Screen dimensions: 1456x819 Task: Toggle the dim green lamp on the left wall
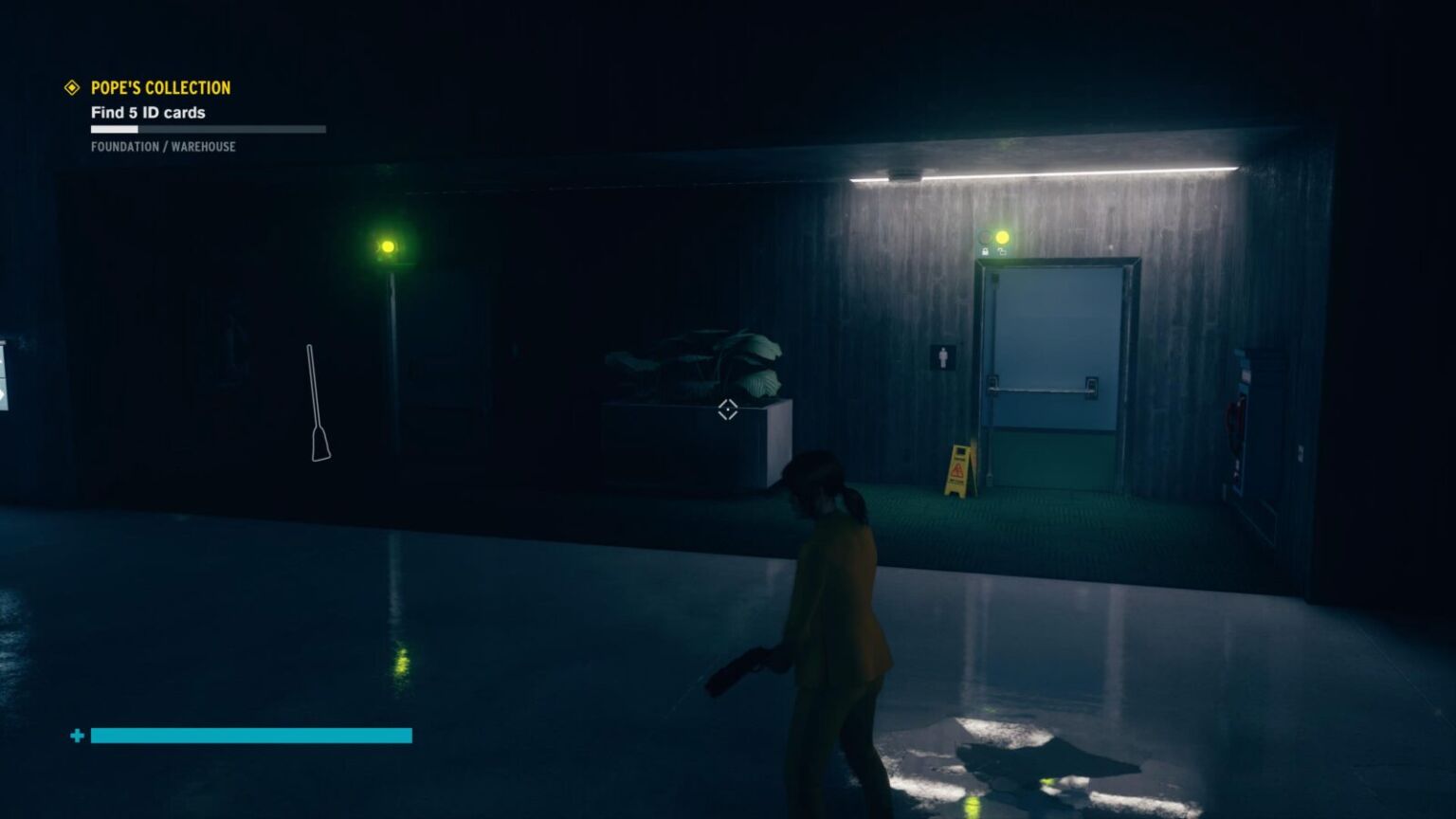(x=389, y=246)
